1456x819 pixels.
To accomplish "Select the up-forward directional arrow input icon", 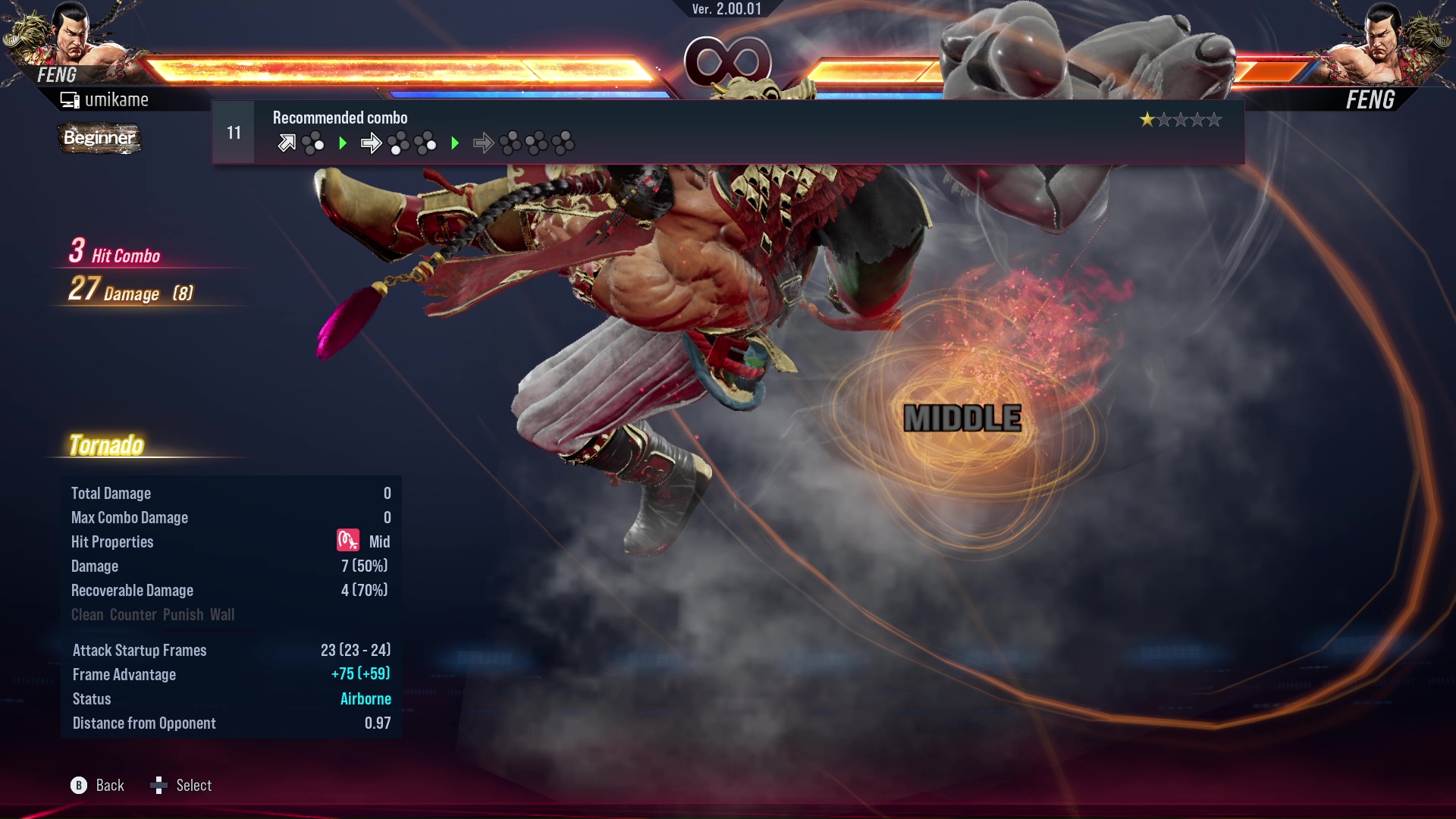I will pos(287,143).
